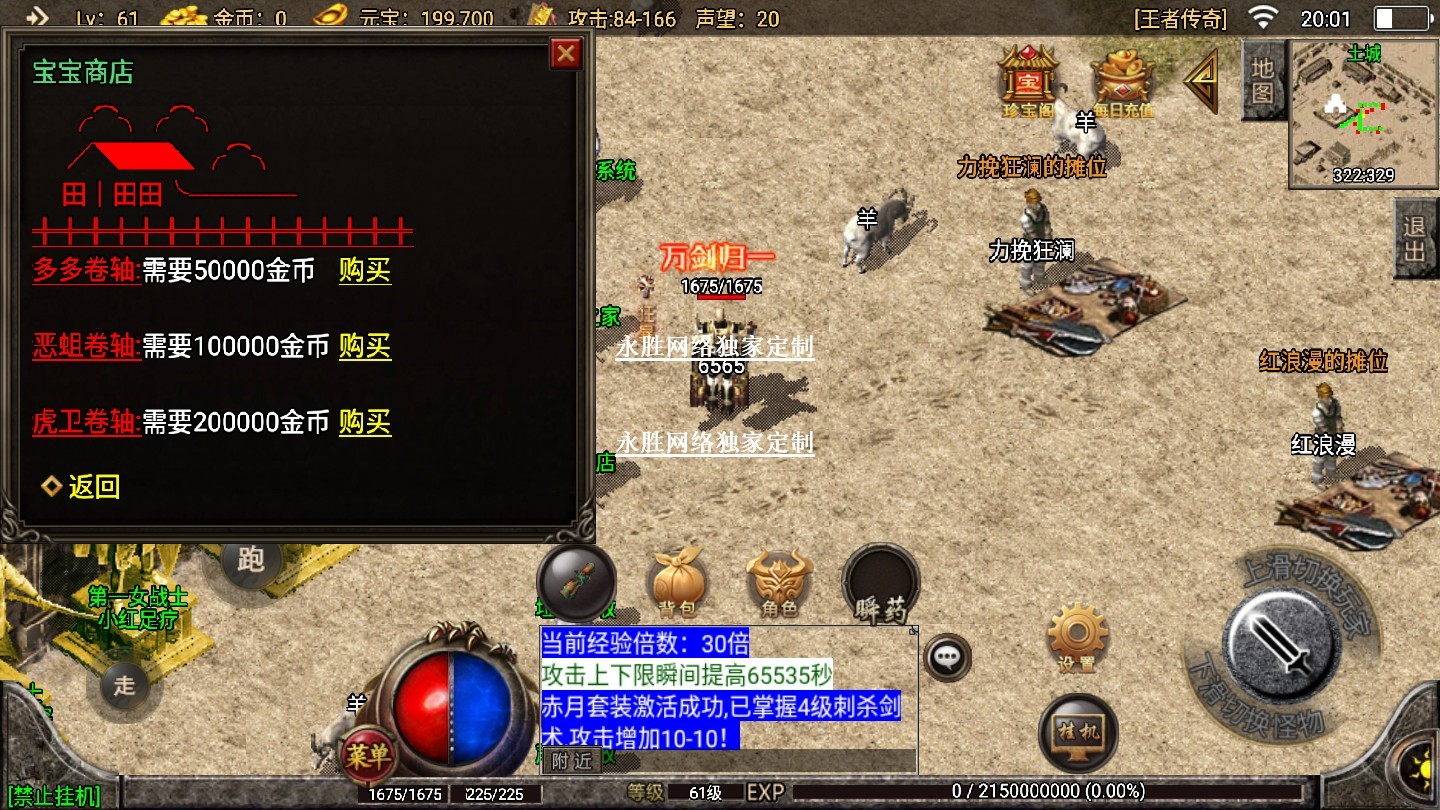This screenshot has width=1440, height=810.
Task: Open the 每日充值 daily recharge
Action: coord(1122,82)
